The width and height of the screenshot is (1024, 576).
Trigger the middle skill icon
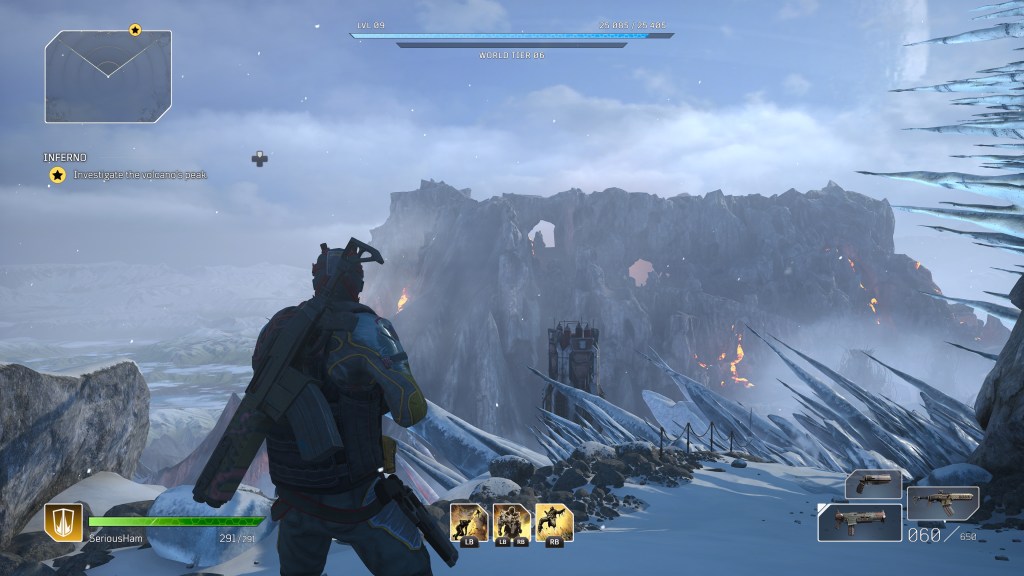coord(512,522)
